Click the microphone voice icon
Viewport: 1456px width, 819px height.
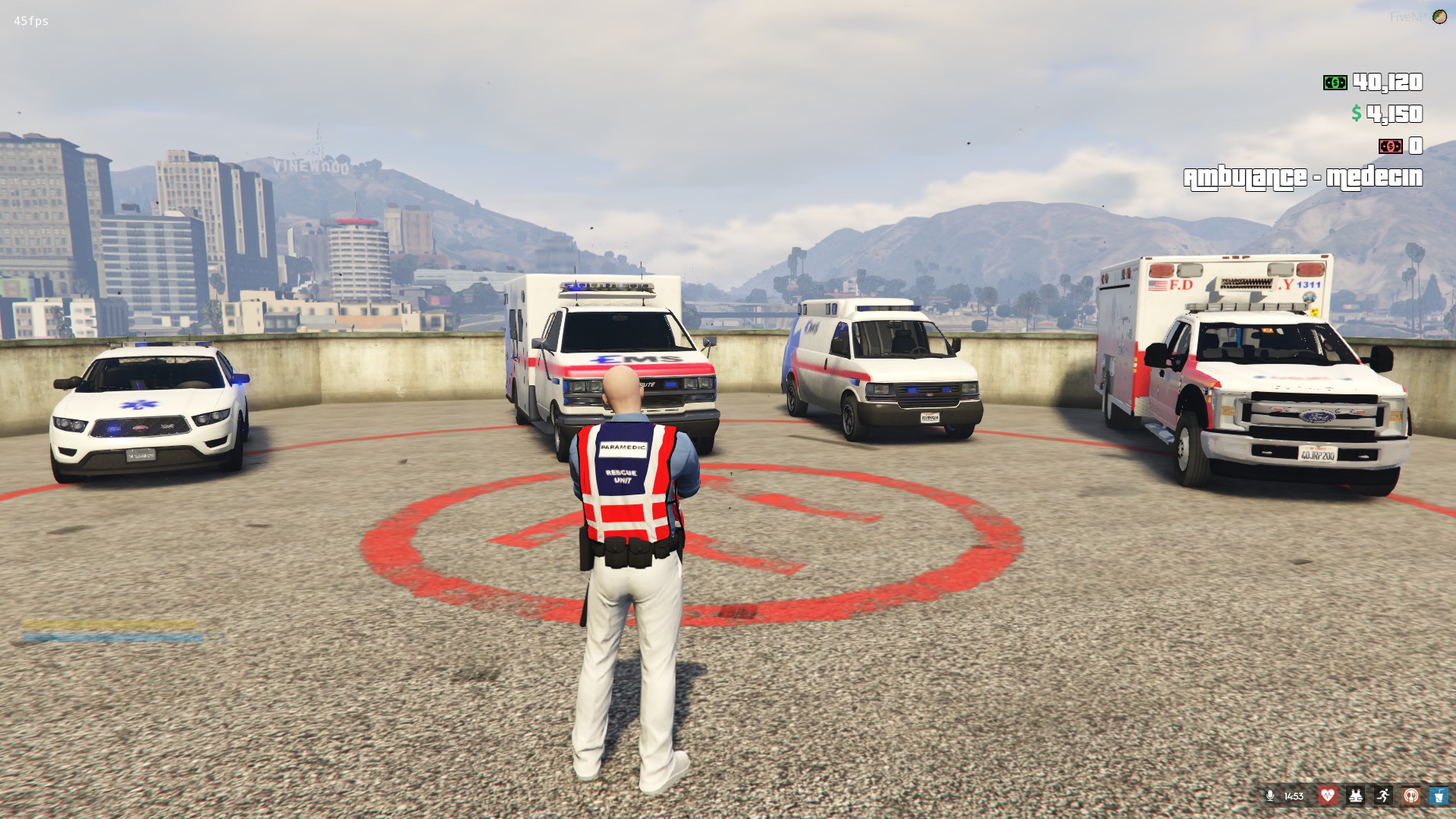tap(1270, 795)
